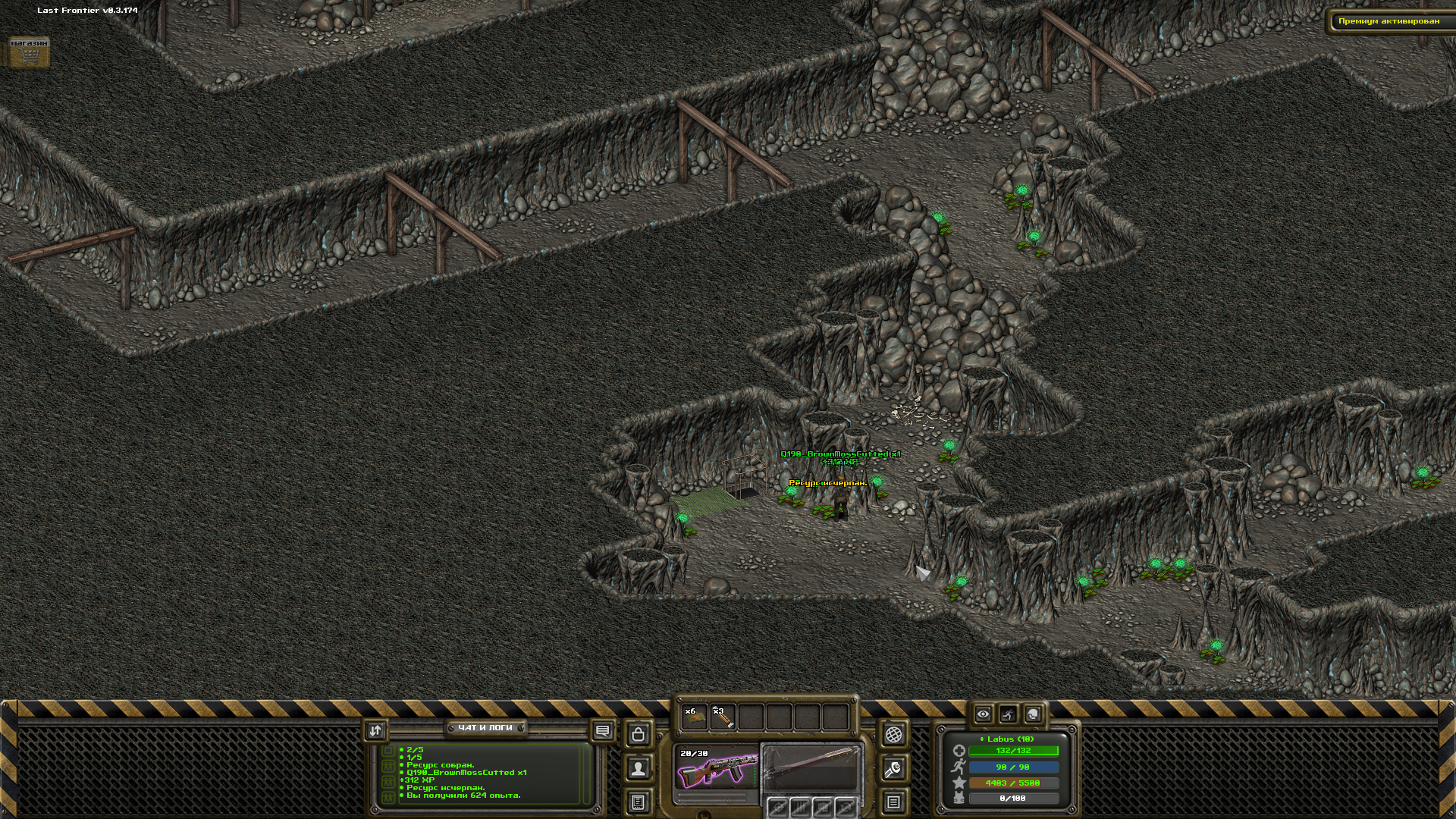This screenshot has height=819, width=1456.
Task: Use the quick slot item with x6
Action: pos(694,717)
